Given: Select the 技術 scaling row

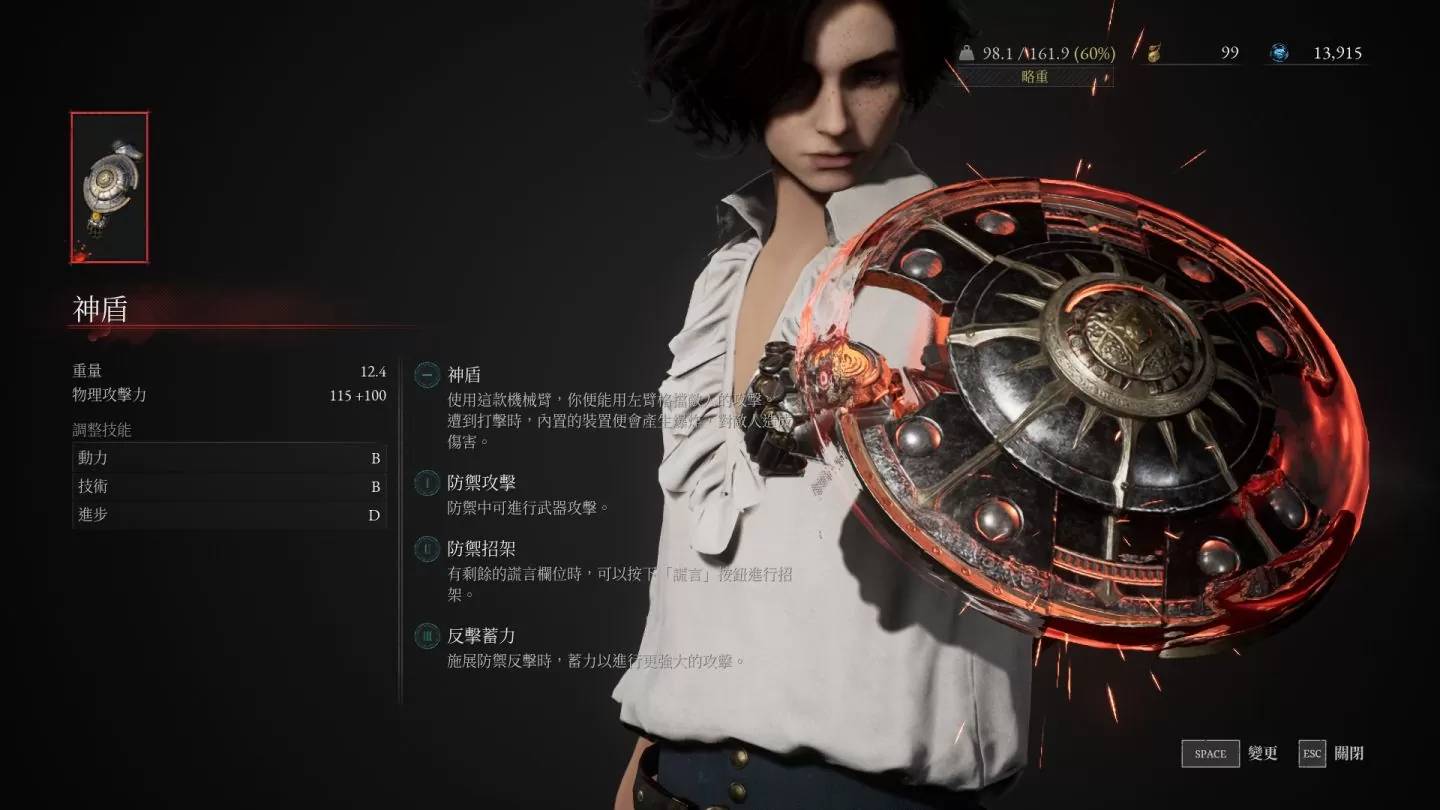Looking at the screenshot, I should [229, 487].
